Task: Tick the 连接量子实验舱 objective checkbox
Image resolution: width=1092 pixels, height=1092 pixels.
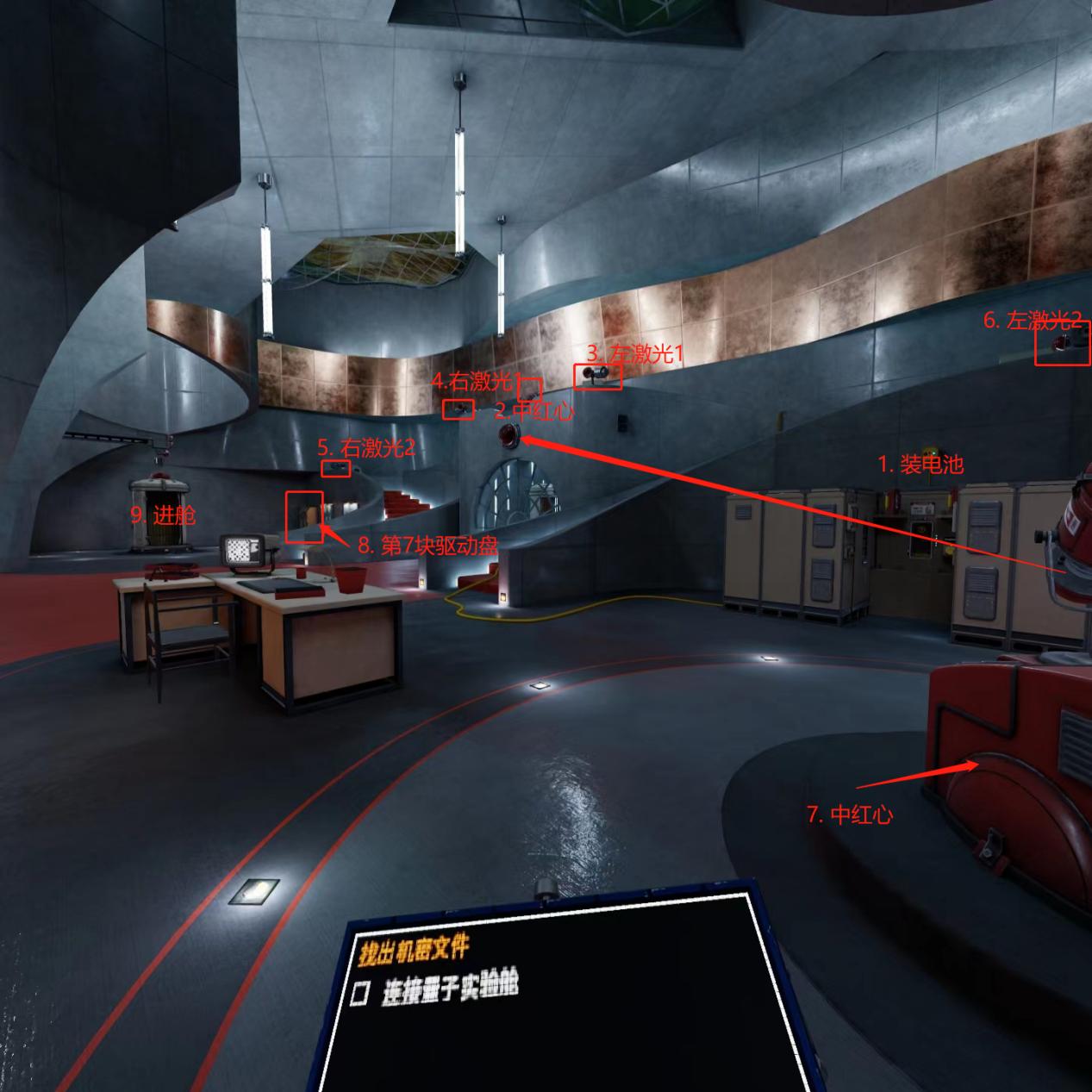Action: [361, 994]
